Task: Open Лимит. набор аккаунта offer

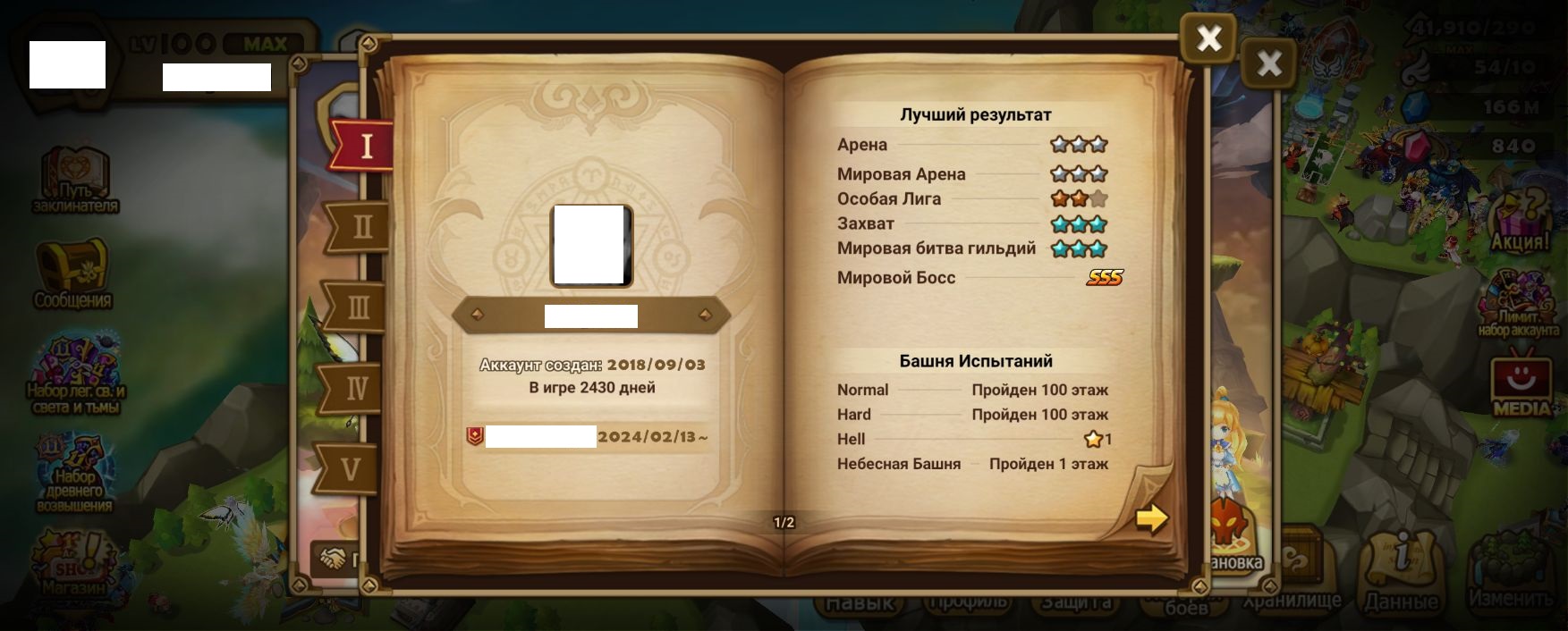Action: 1518,304
